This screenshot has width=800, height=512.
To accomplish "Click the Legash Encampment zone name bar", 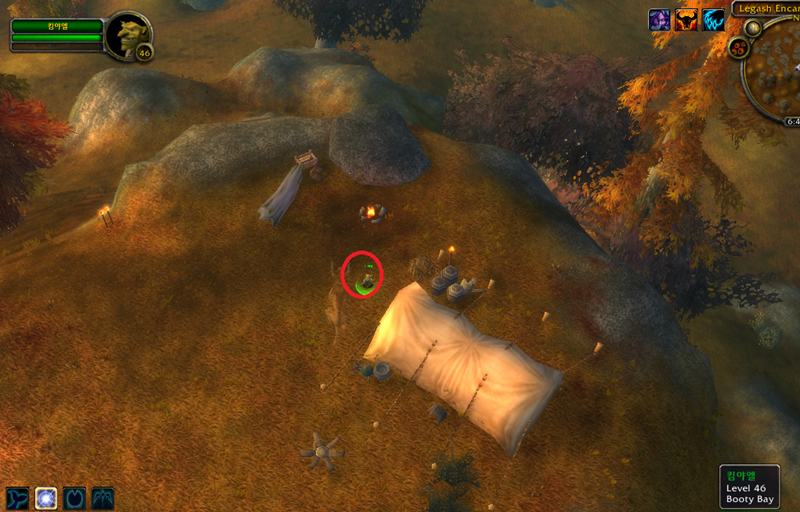I will click(x=768, y=8).
